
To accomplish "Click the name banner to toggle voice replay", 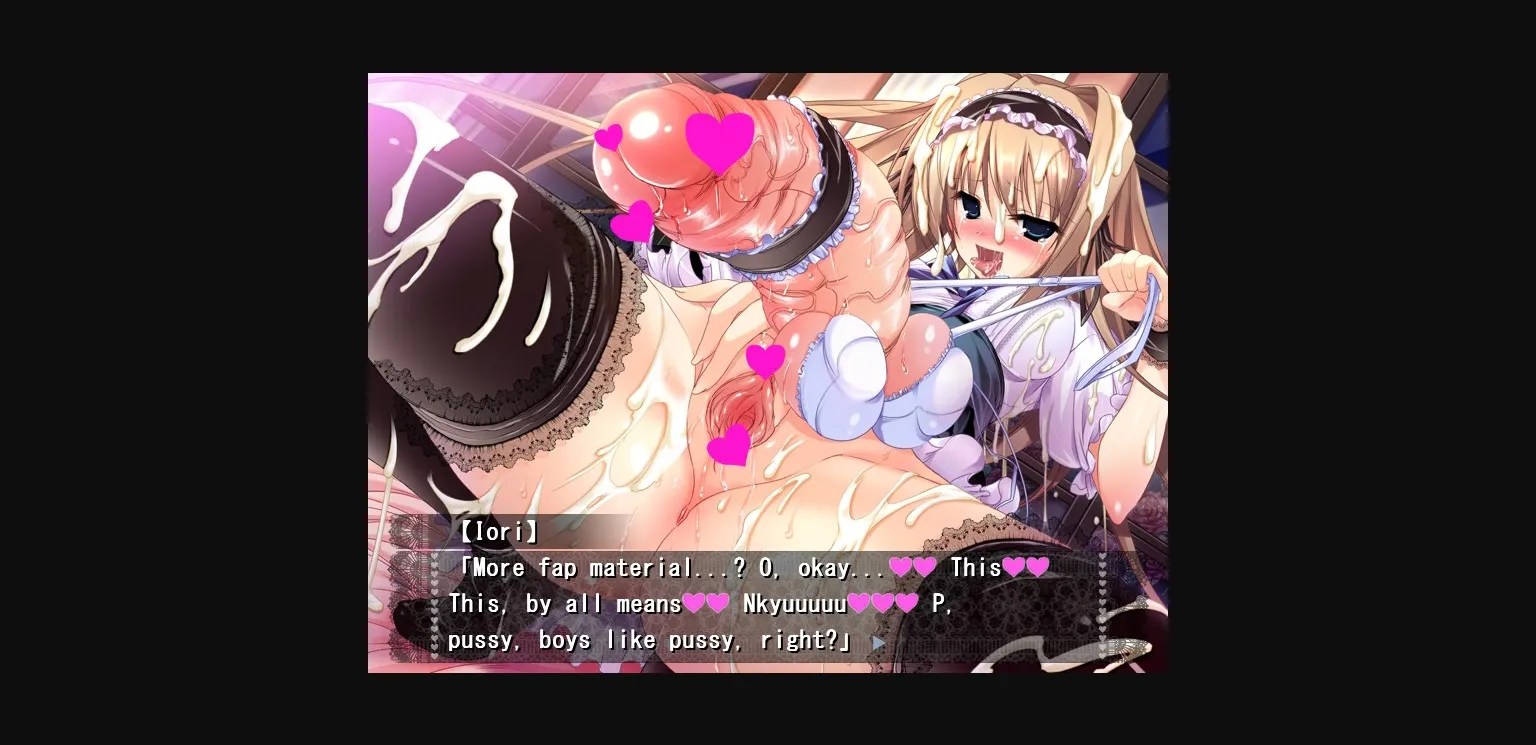I will (498, 532).
